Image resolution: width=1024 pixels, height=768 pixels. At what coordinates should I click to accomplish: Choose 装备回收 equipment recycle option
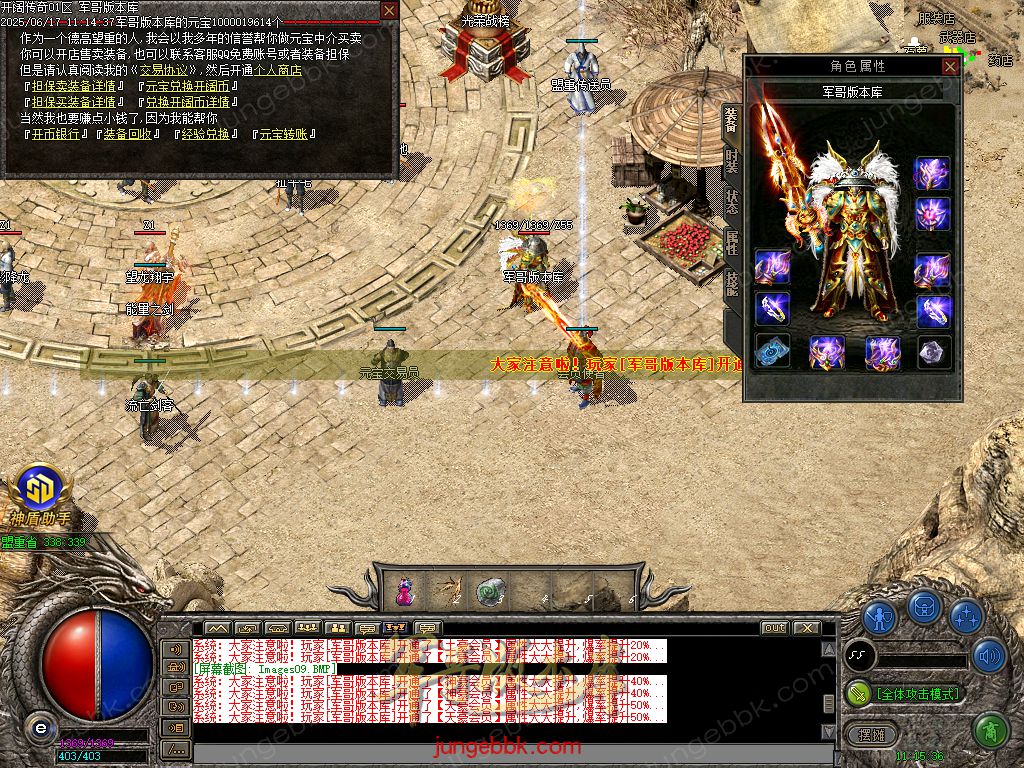pyautogui.click(x=127, y=133)
